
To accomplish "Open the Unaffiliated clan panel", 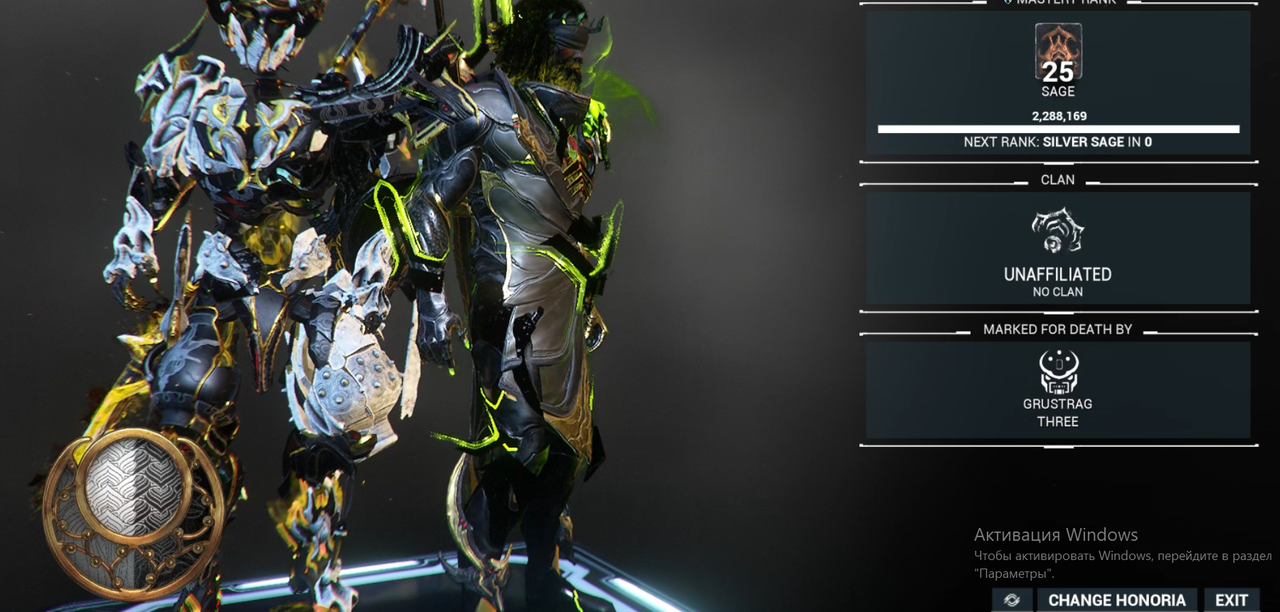I will point(1058,248).
